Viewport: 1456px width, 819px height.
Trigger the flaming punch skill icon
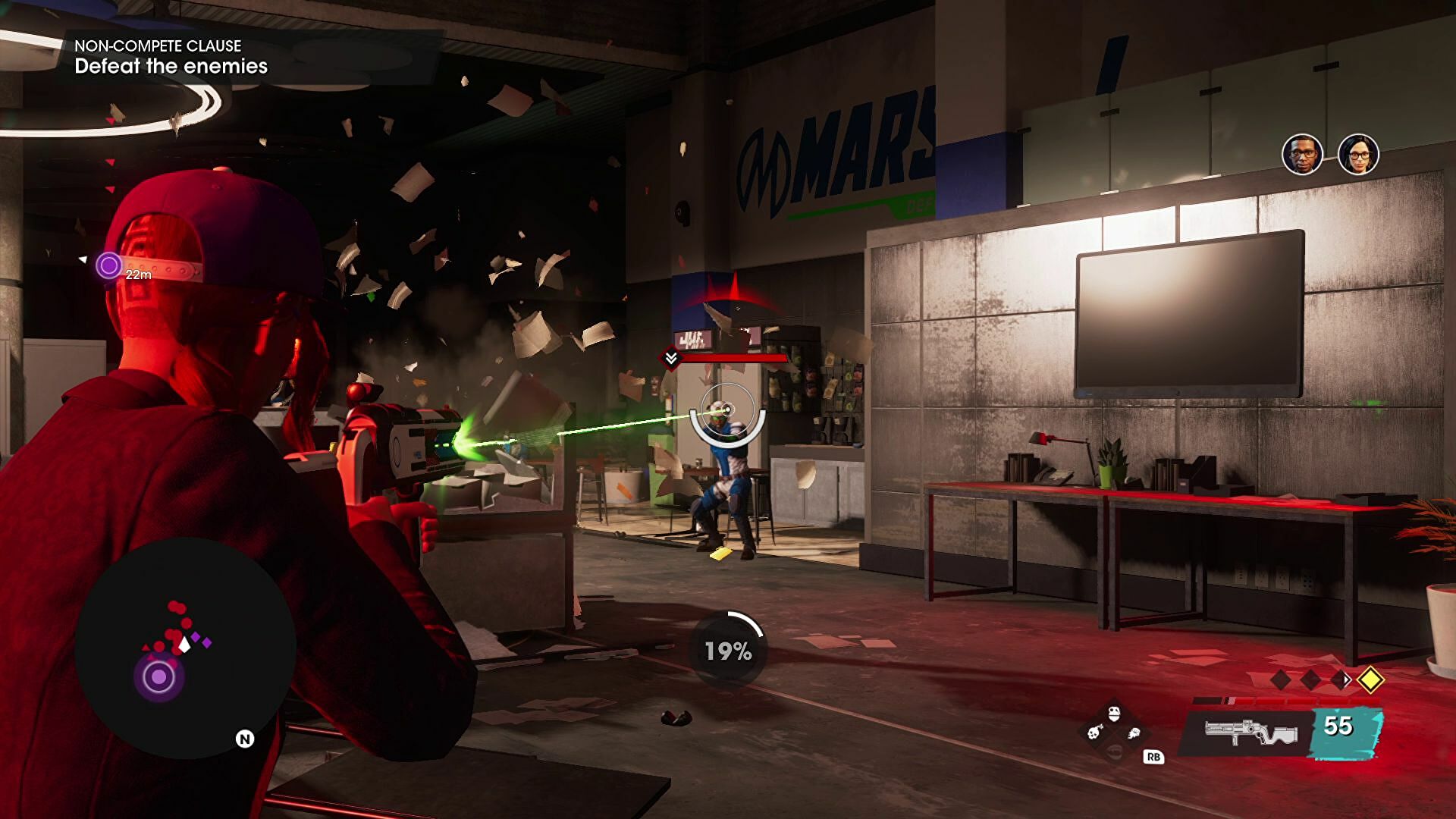point(1134,733)
